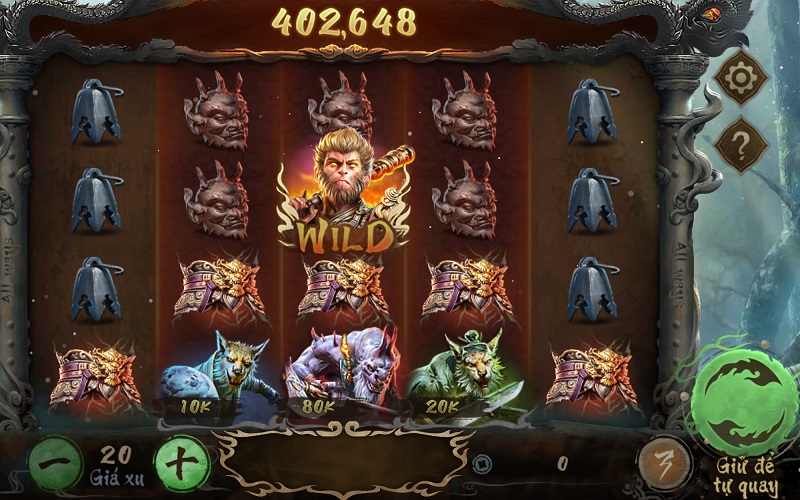Open the gear settings menu
800x500 pixels.
(741, 82)
